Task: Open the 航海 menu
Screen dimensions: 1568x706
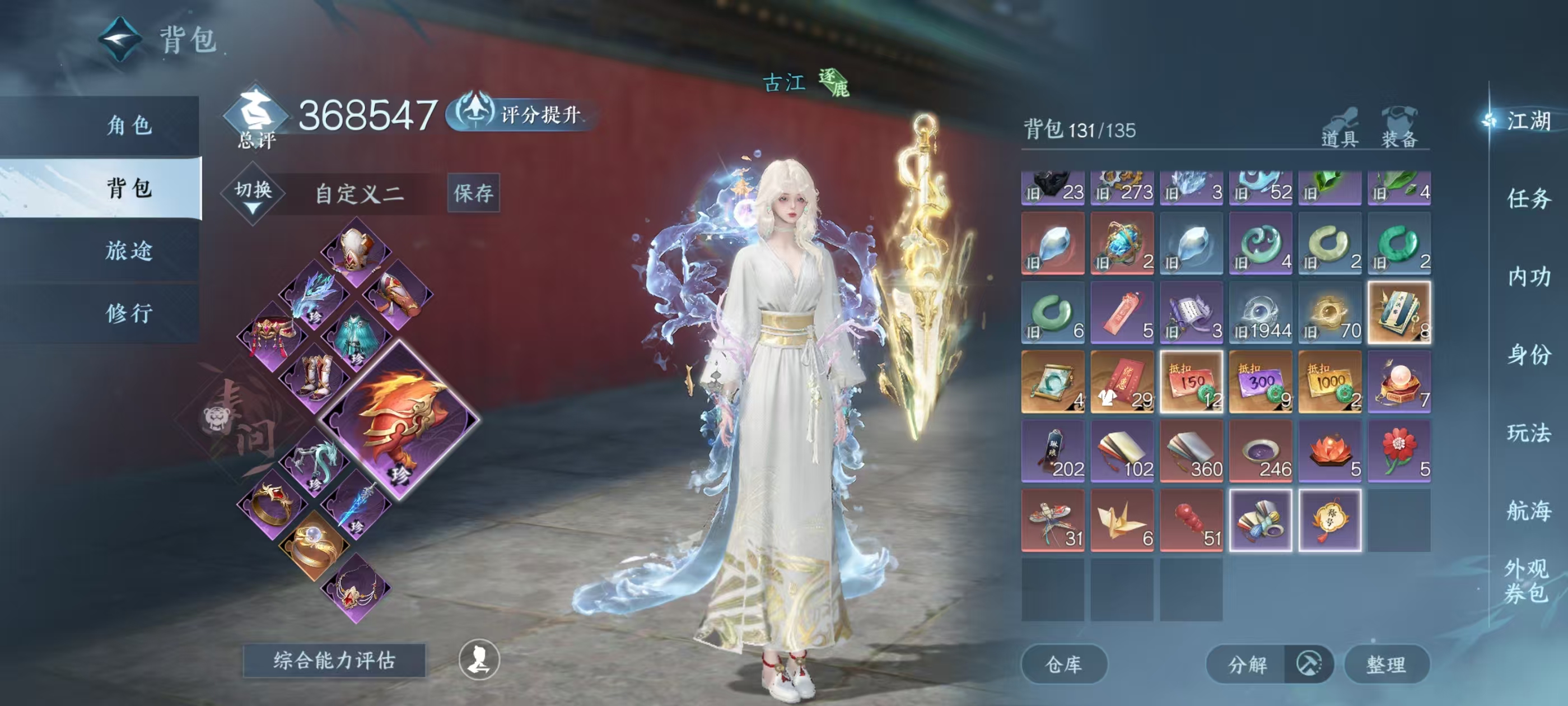Action: pyautogui.click(x=1528, y=510)
